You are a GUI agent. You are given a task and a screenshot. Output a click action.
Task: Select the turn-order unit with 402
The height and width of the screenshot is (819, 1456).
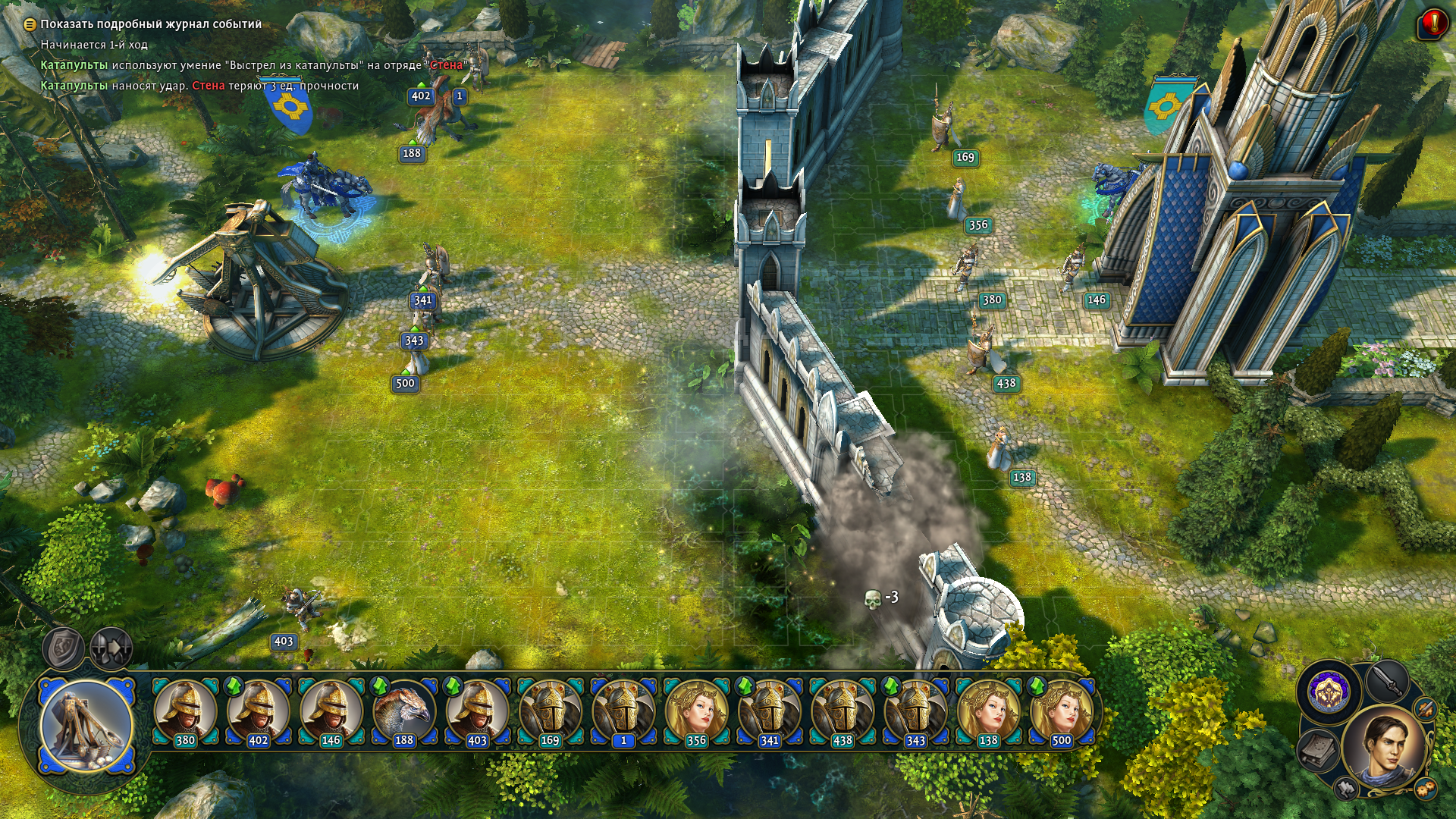[x=258, y=712]
